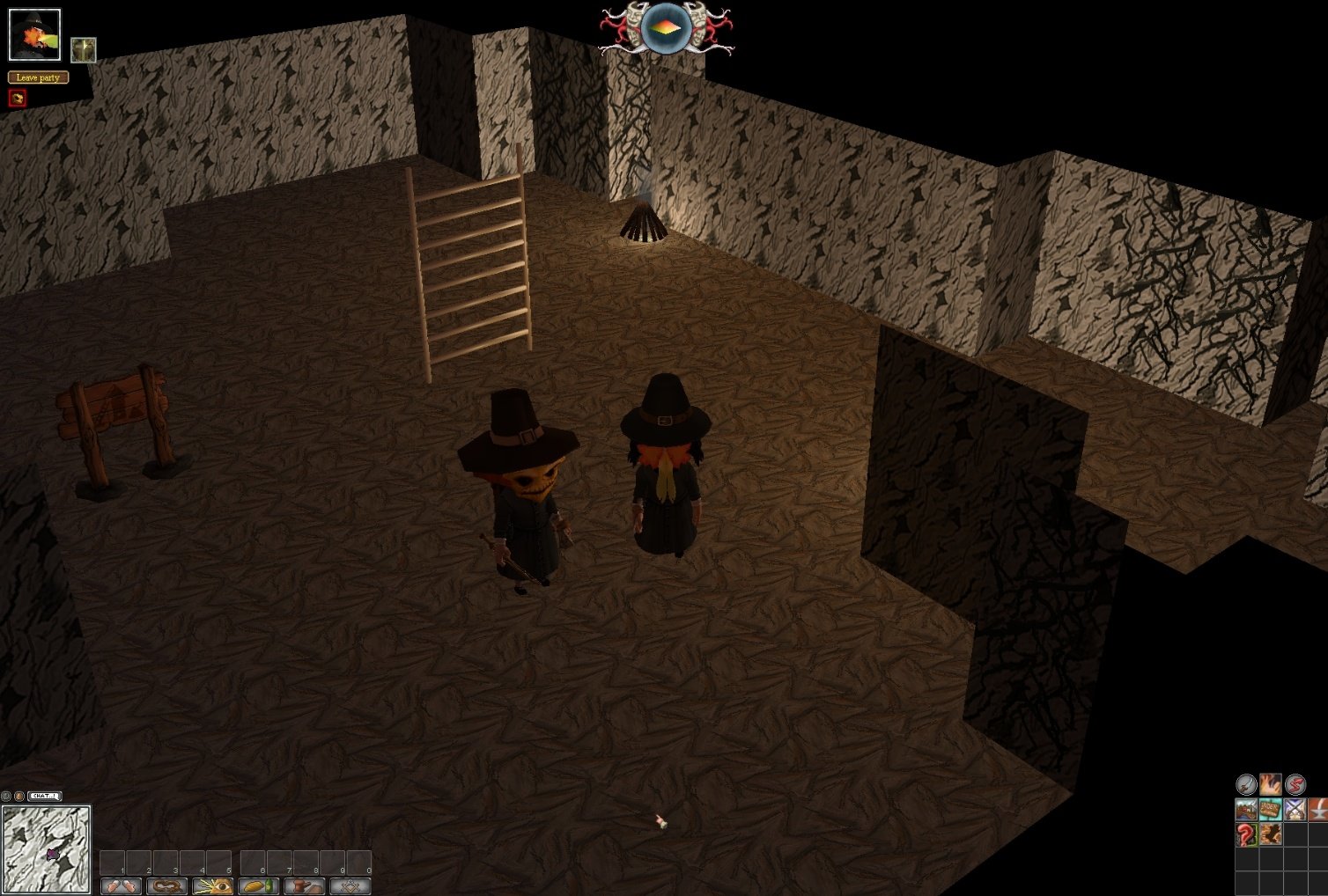Image resolution: width=1328 pixels, height=896 pixels.
Task: Select the eye inspection icon on the hotbar
Action: 212,885
